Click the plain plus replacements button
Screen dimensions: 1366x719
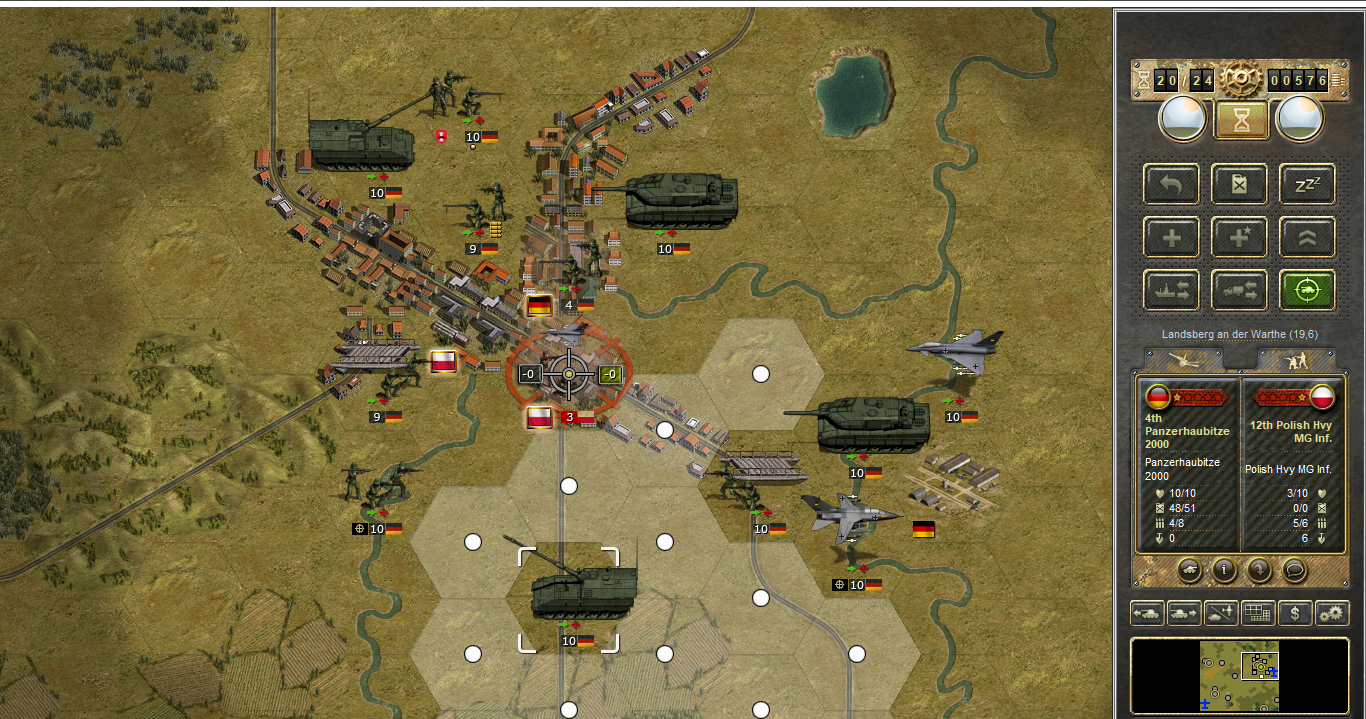(x=1172, y=237)
